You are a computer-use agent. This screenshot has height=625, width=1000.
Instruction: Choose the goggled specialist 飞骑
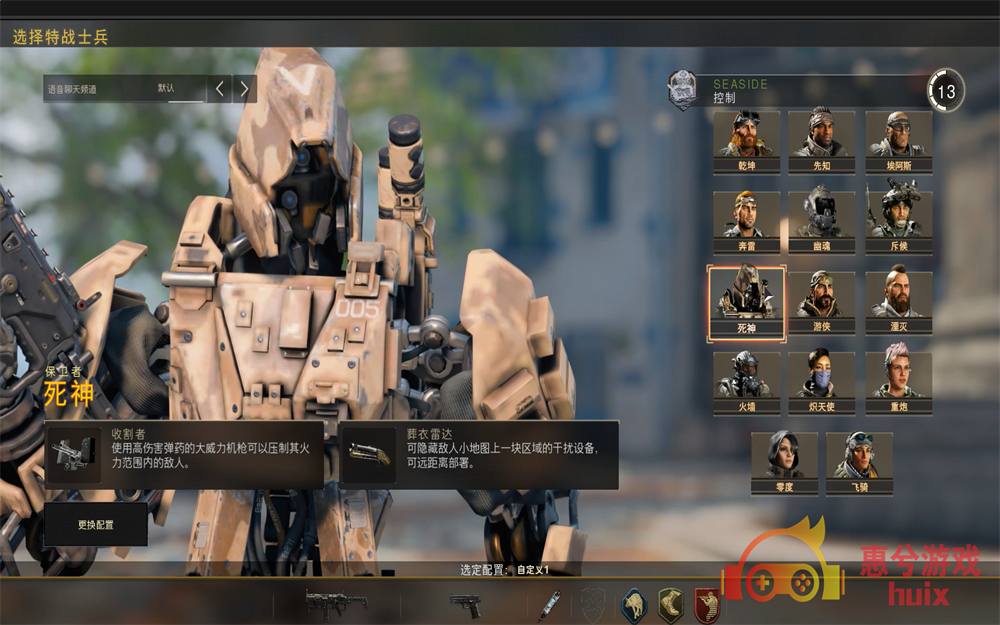click(x=859, y=462)
